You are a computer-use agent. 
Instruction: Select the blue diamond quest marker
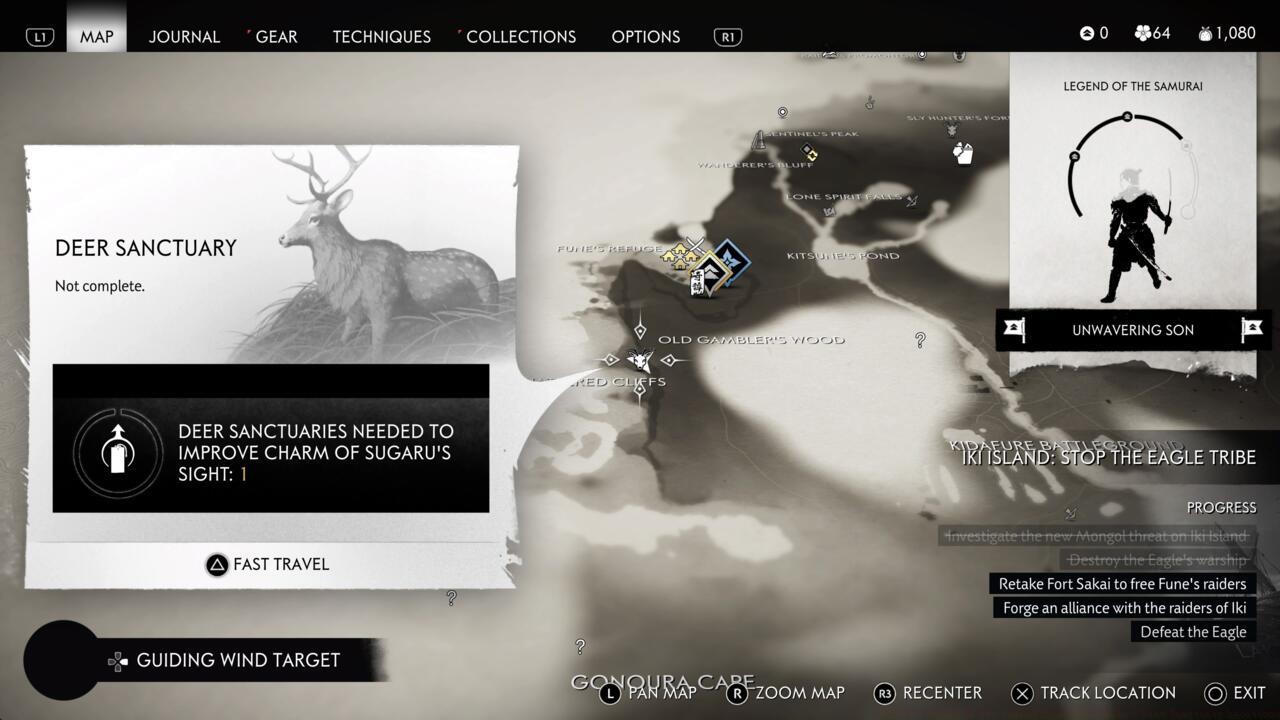point(731,258)
